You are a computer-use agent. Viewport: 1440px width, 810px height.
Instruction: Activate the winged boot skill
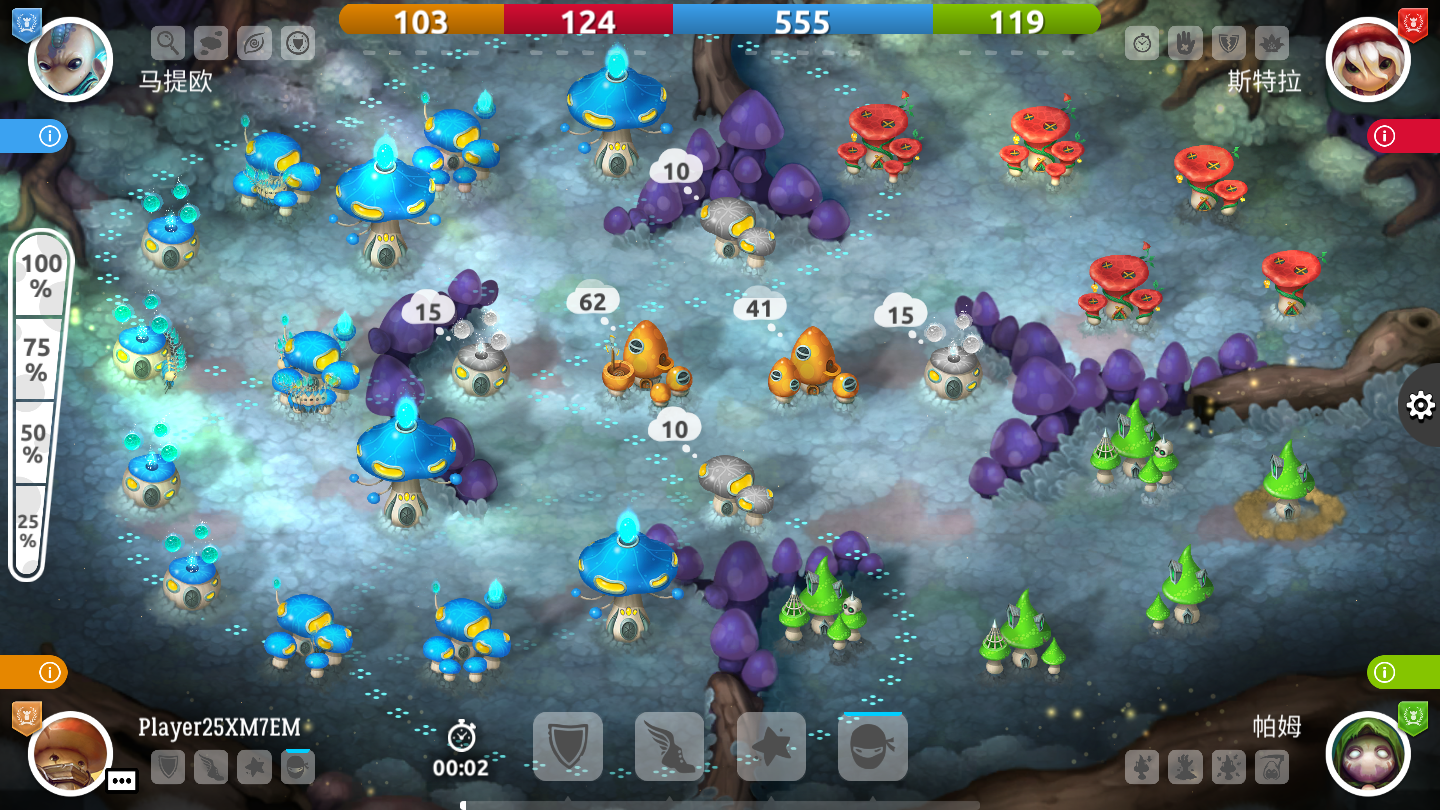point(670,746)
